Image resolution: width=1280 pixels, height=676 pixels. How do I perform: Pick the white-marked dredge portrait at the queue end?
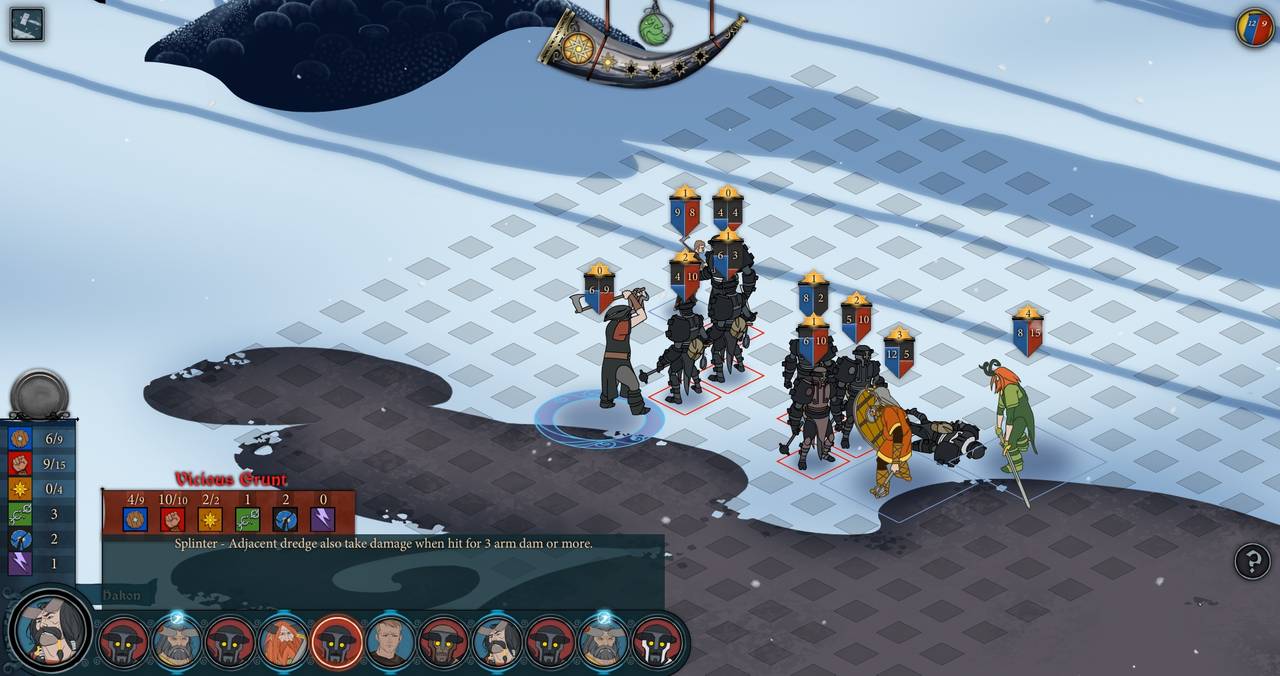(657, 642)
